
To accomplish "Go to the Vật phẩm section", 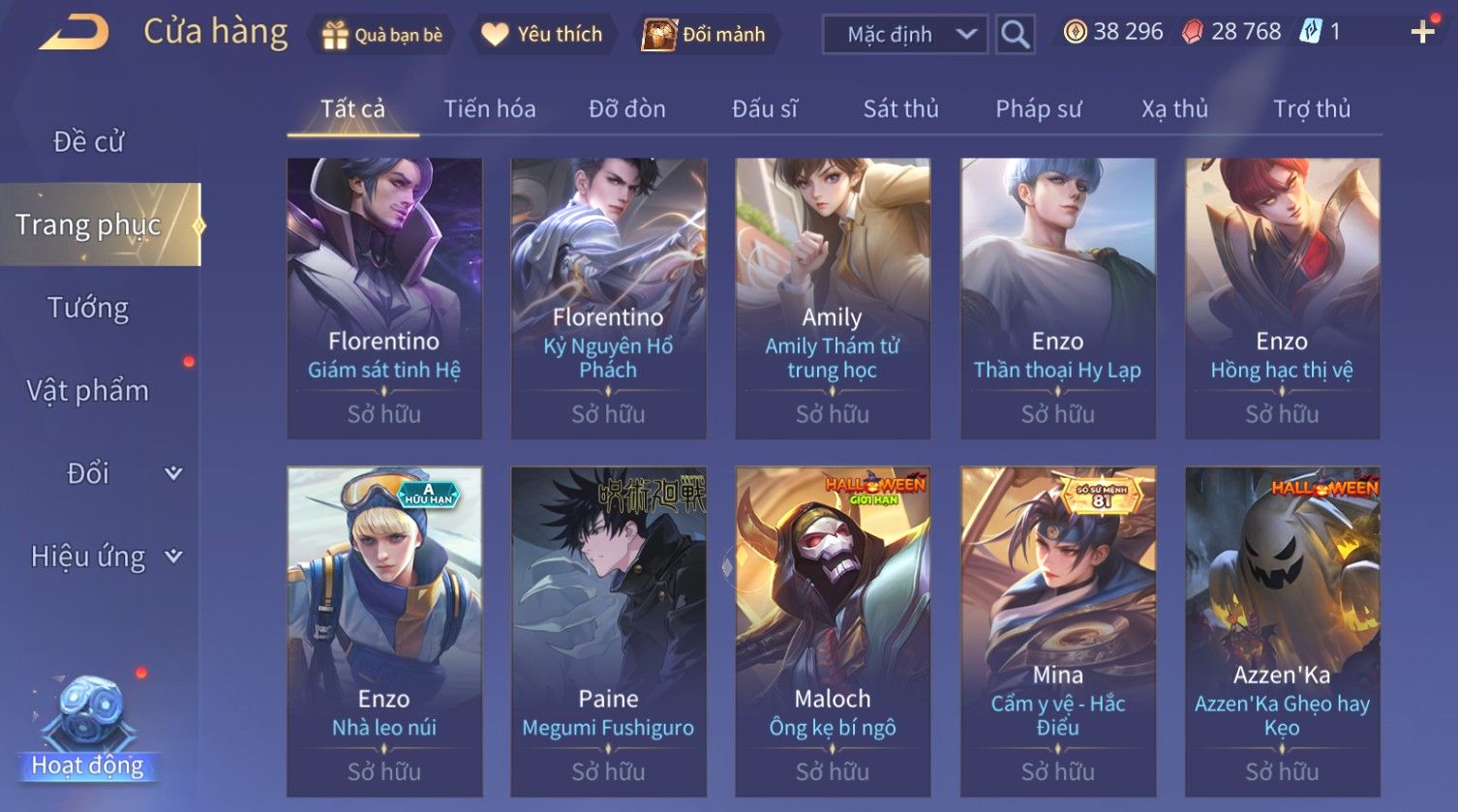I will click(x=88, y=391).
